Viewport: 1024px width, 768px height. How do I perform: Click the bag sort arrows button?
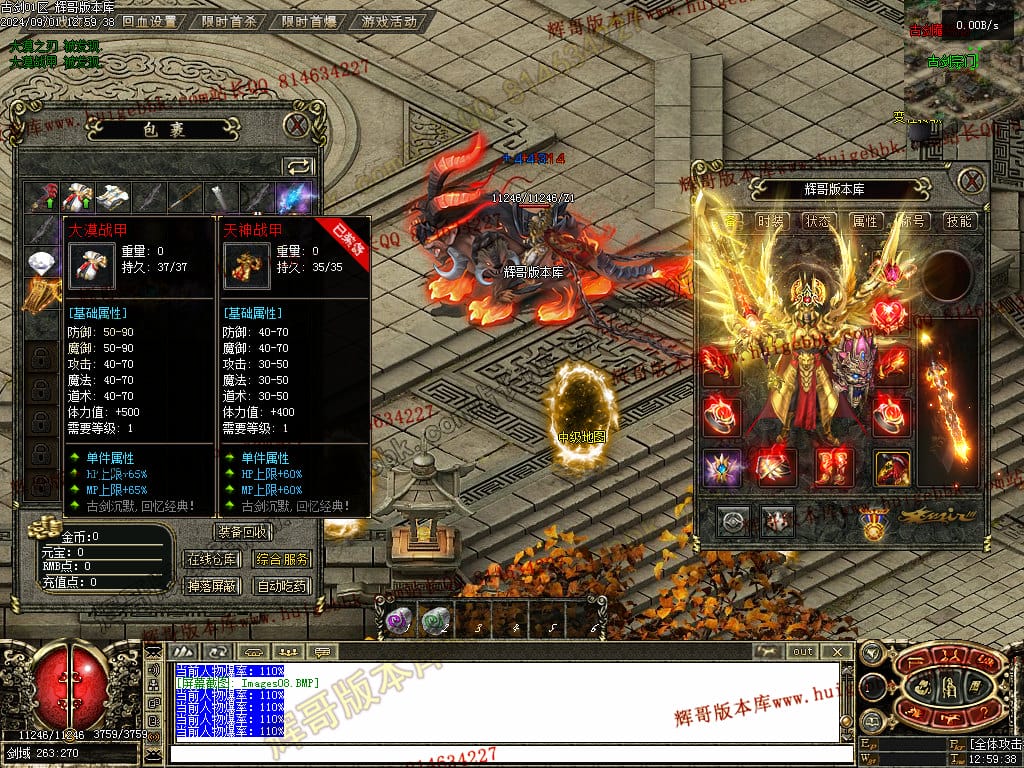pyautogui.click(x=298, y=166)
